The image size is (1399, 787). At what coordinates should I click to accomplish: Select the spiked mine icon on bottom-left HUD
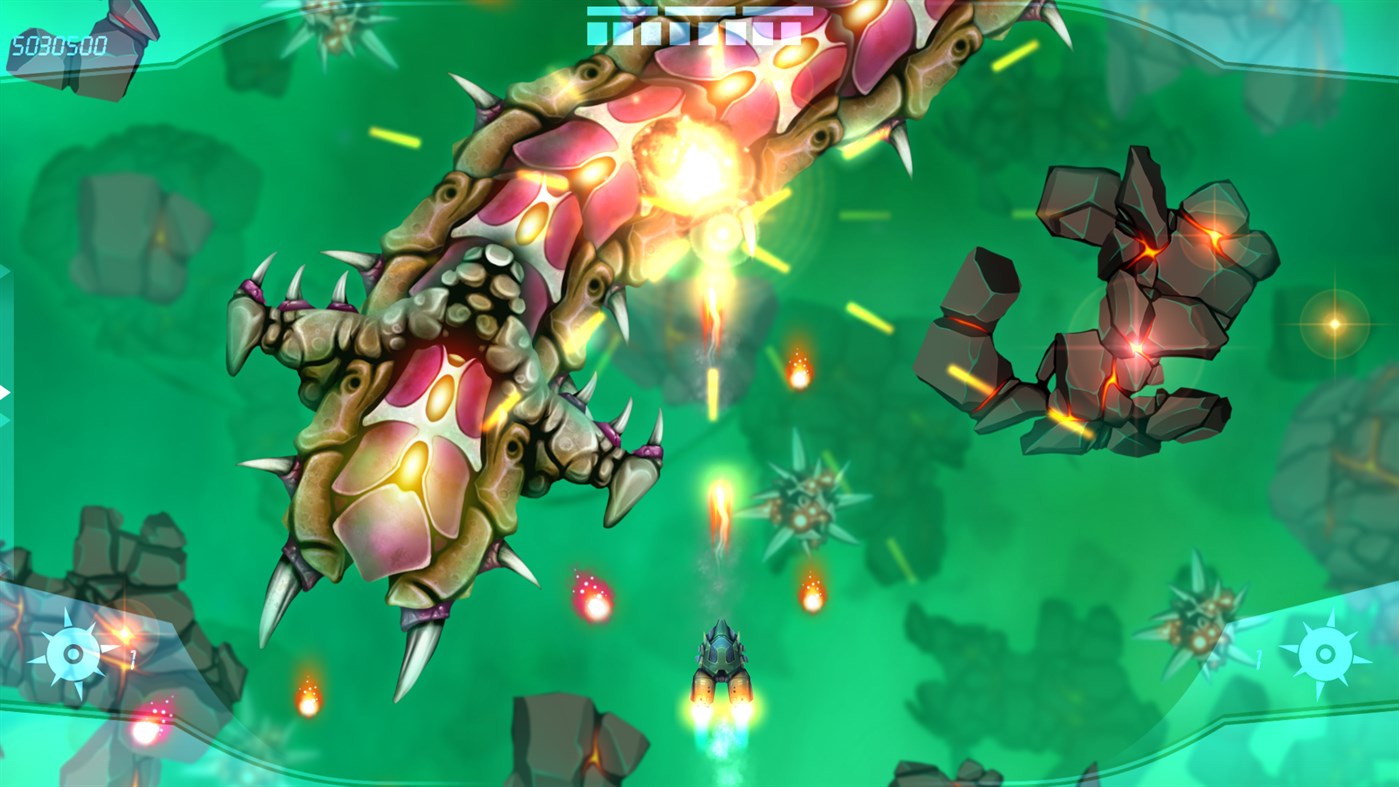click(x=72, y=654)
